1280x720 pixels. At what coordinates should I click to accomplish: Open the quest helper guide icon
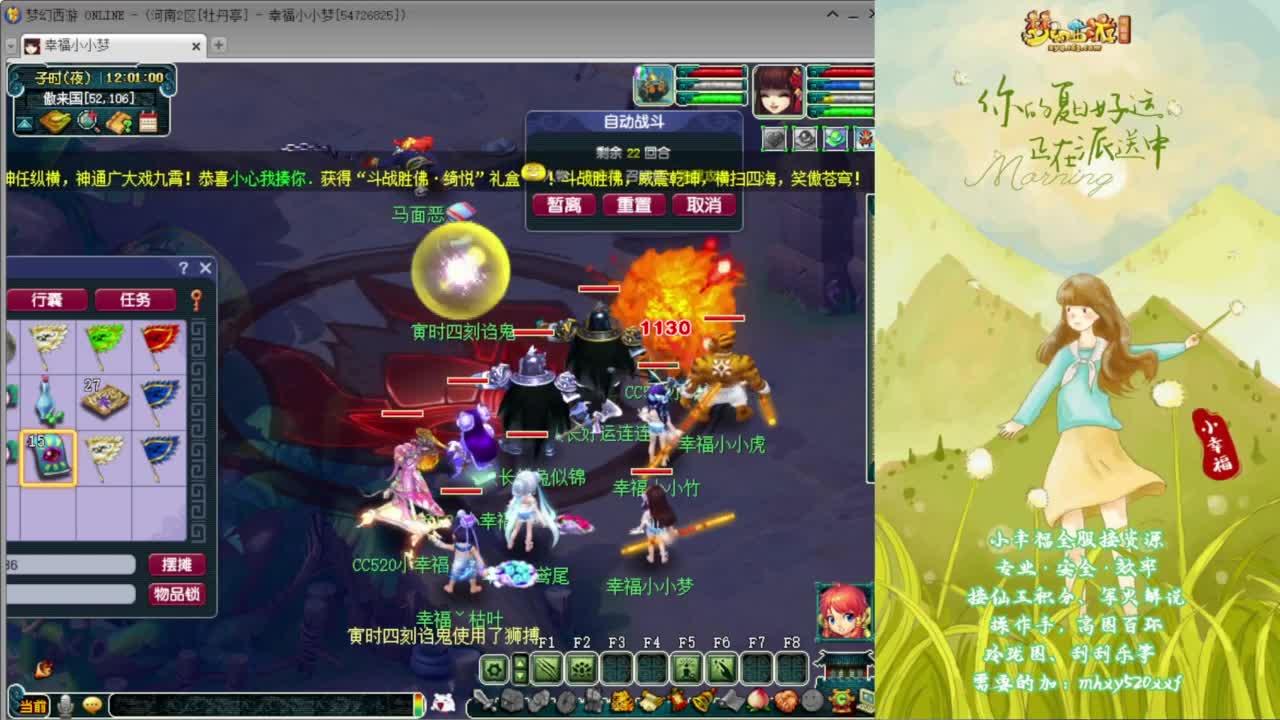118,123
